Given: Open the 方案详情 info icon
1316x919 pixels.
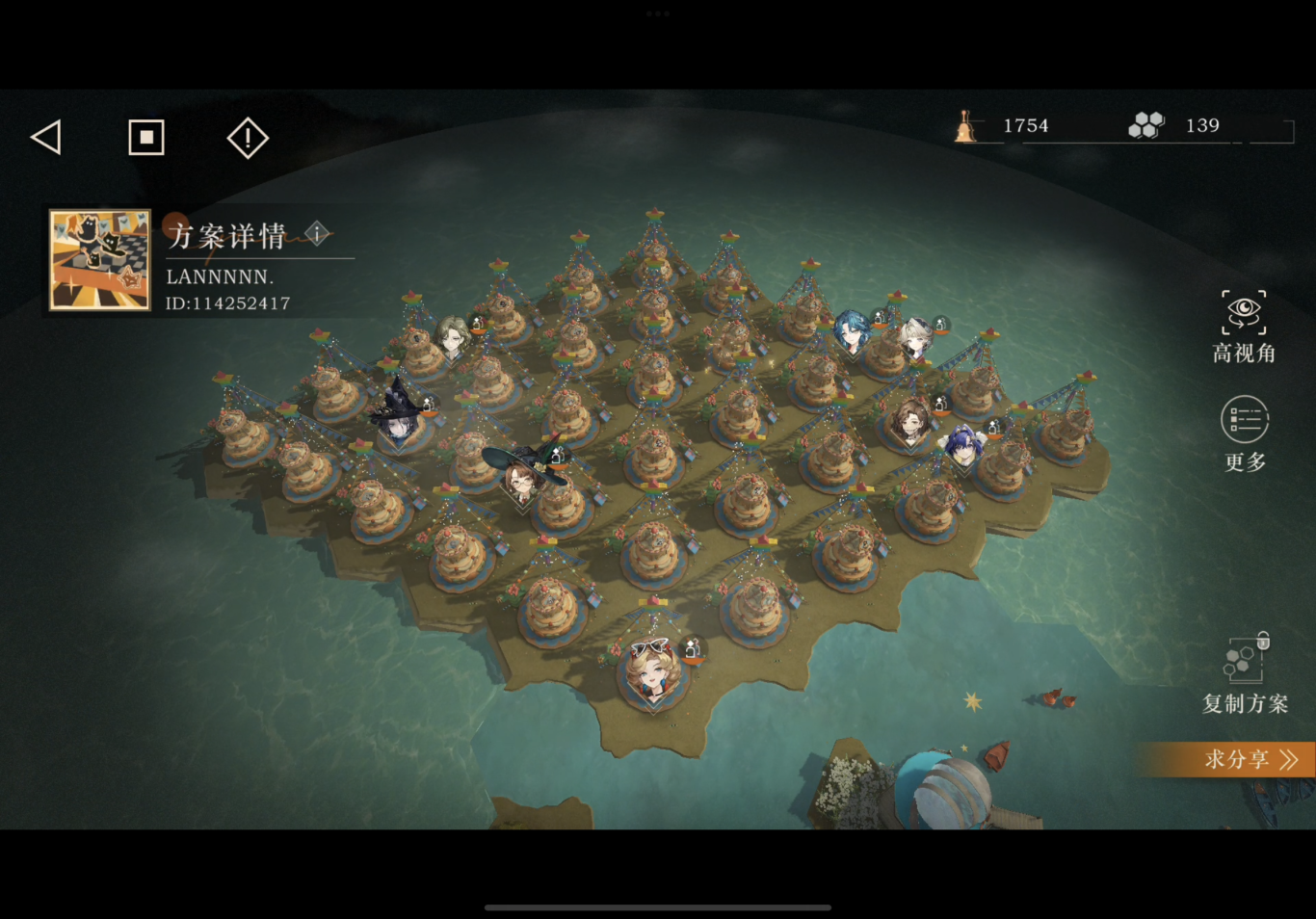Looking at the screenshot, I should pyautogui.click(x=317, y=233).
